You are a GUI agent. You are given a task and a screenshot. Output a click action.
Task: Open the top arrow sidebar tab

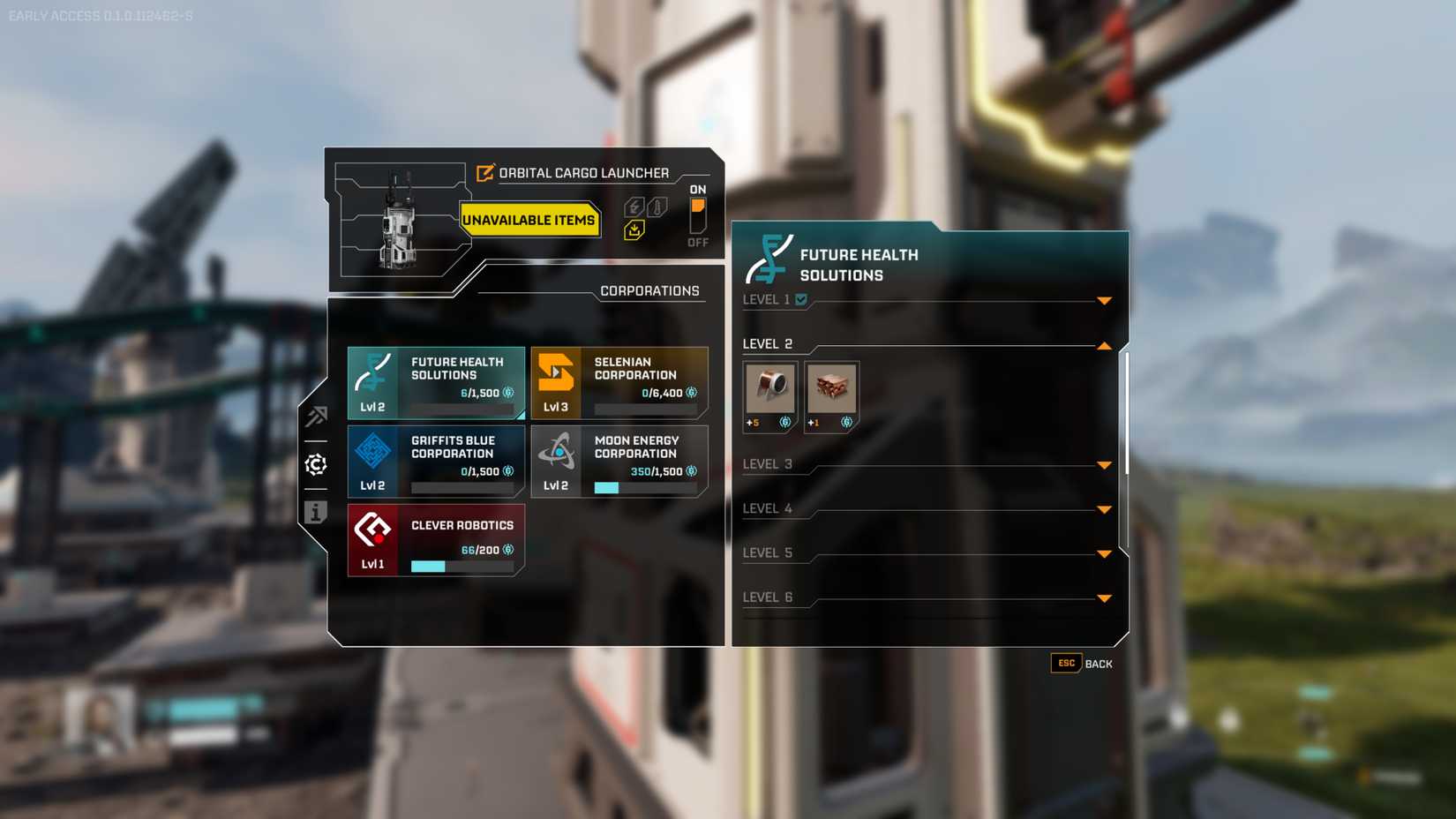pos(316,417)
